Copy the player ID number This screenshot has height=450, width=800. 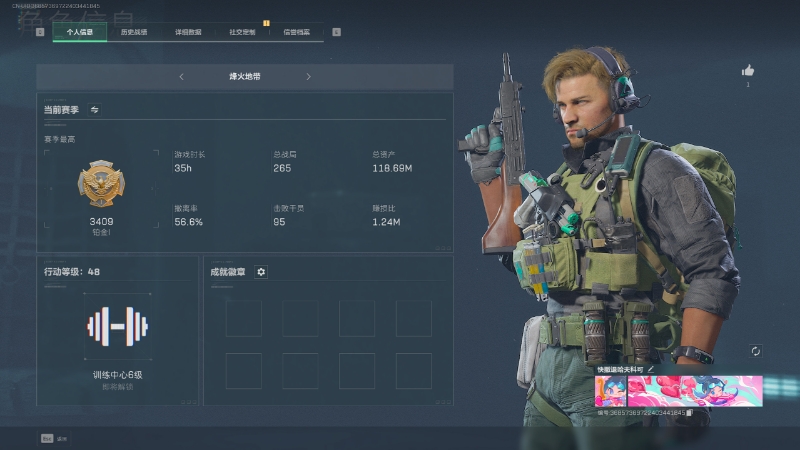[690, 412]
